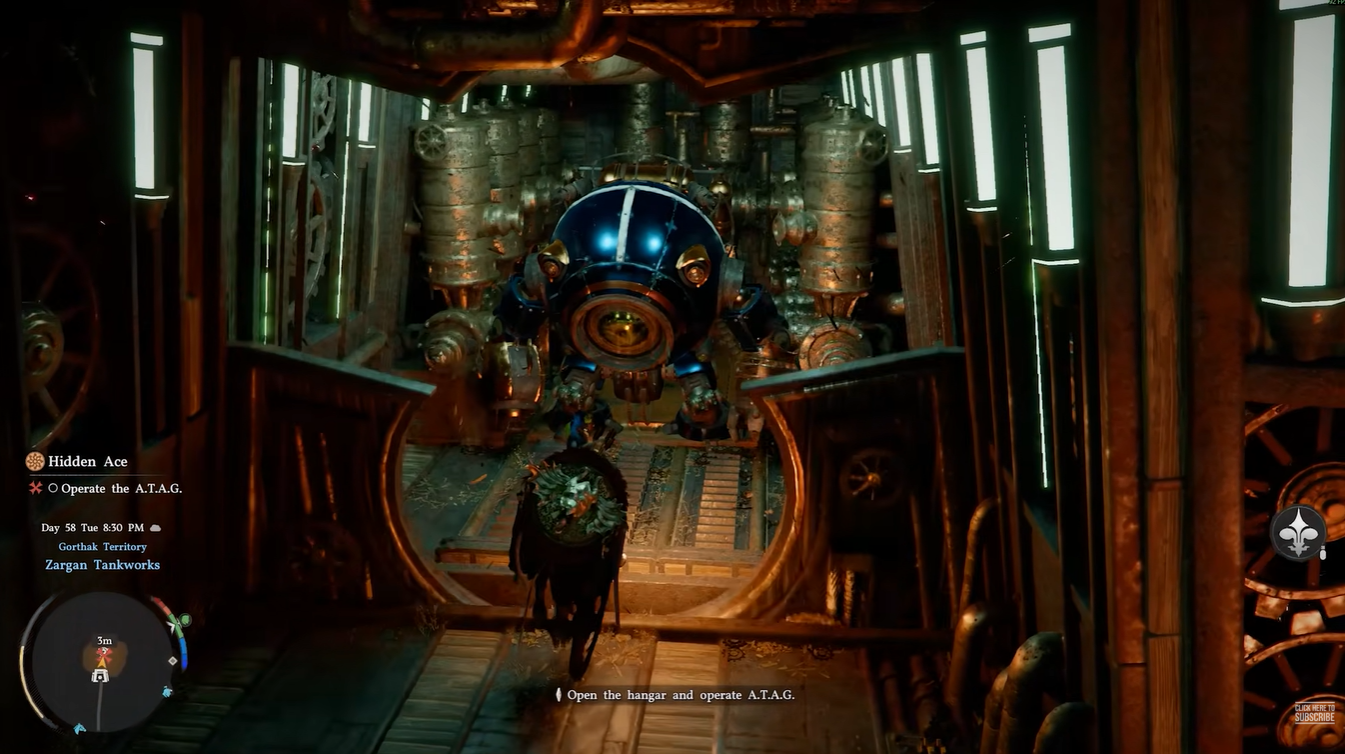Screen dimensions: 1345x754
Task: Select the Hidden Ace quest tracker title
Action: pos(87,461)
